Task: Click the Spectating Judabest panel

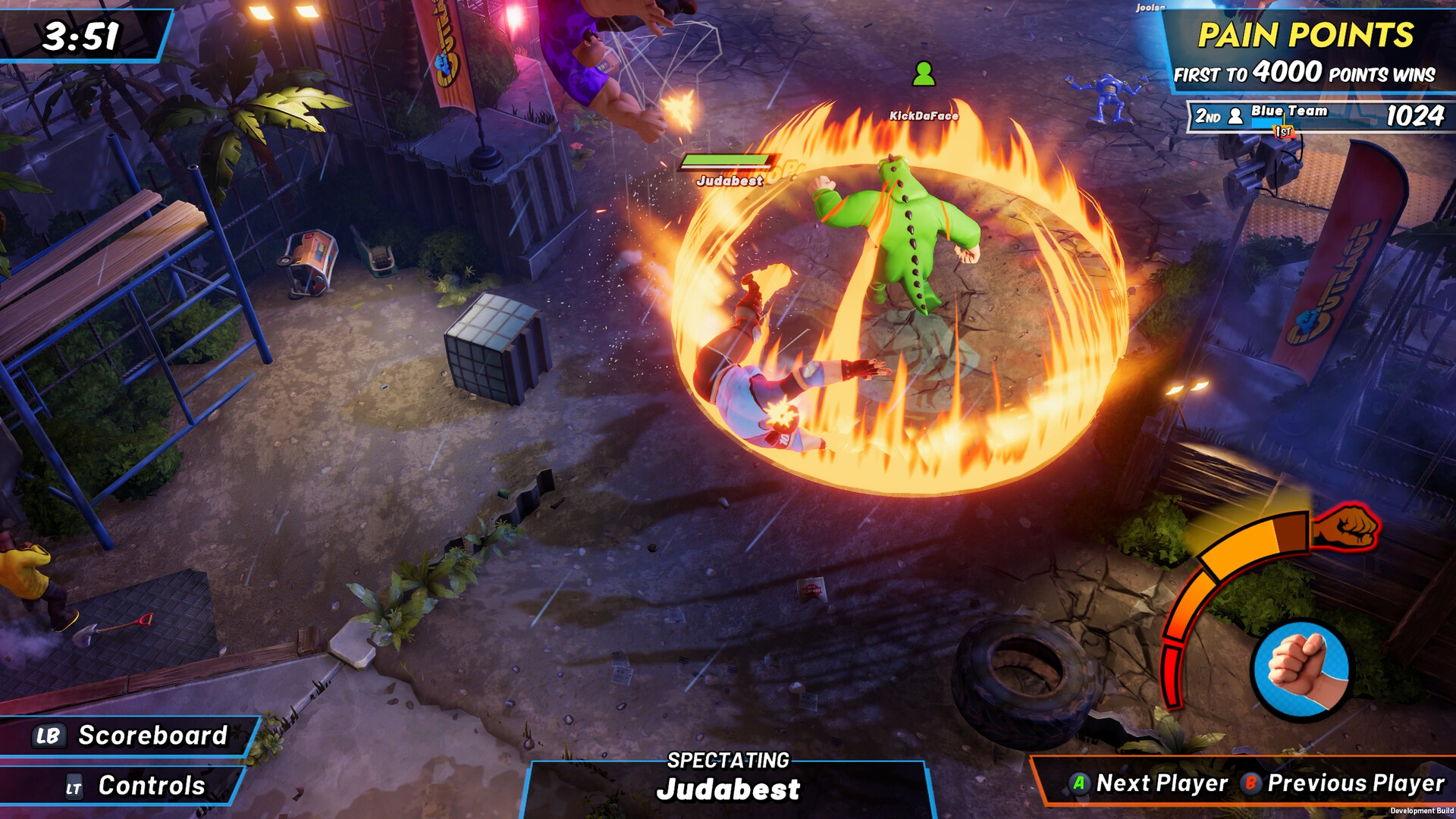Action: point(727,778)
